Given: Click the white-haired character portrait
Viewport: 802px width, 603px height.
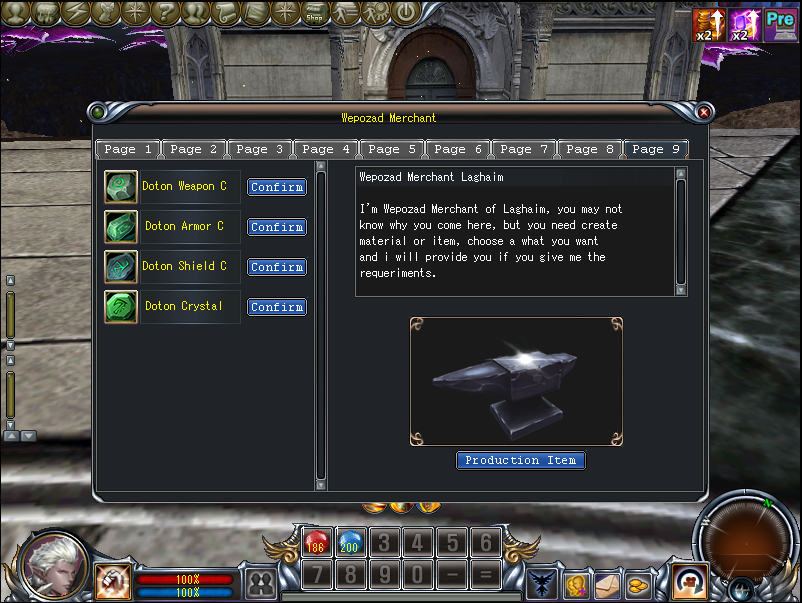Looking at the screenshot, I should 53,565.
